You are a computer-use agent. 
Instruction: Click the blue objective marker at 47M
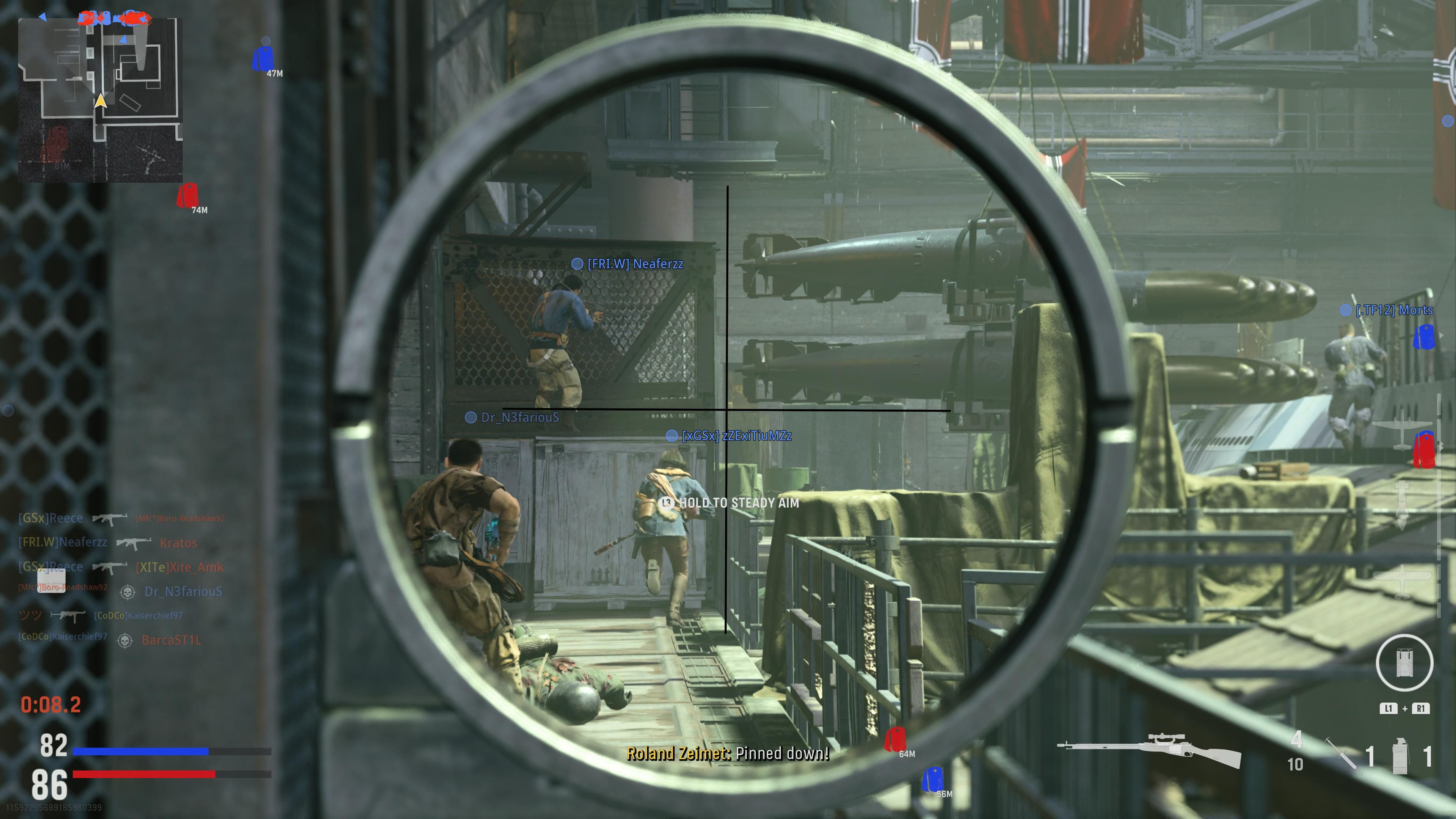point(263,58)
